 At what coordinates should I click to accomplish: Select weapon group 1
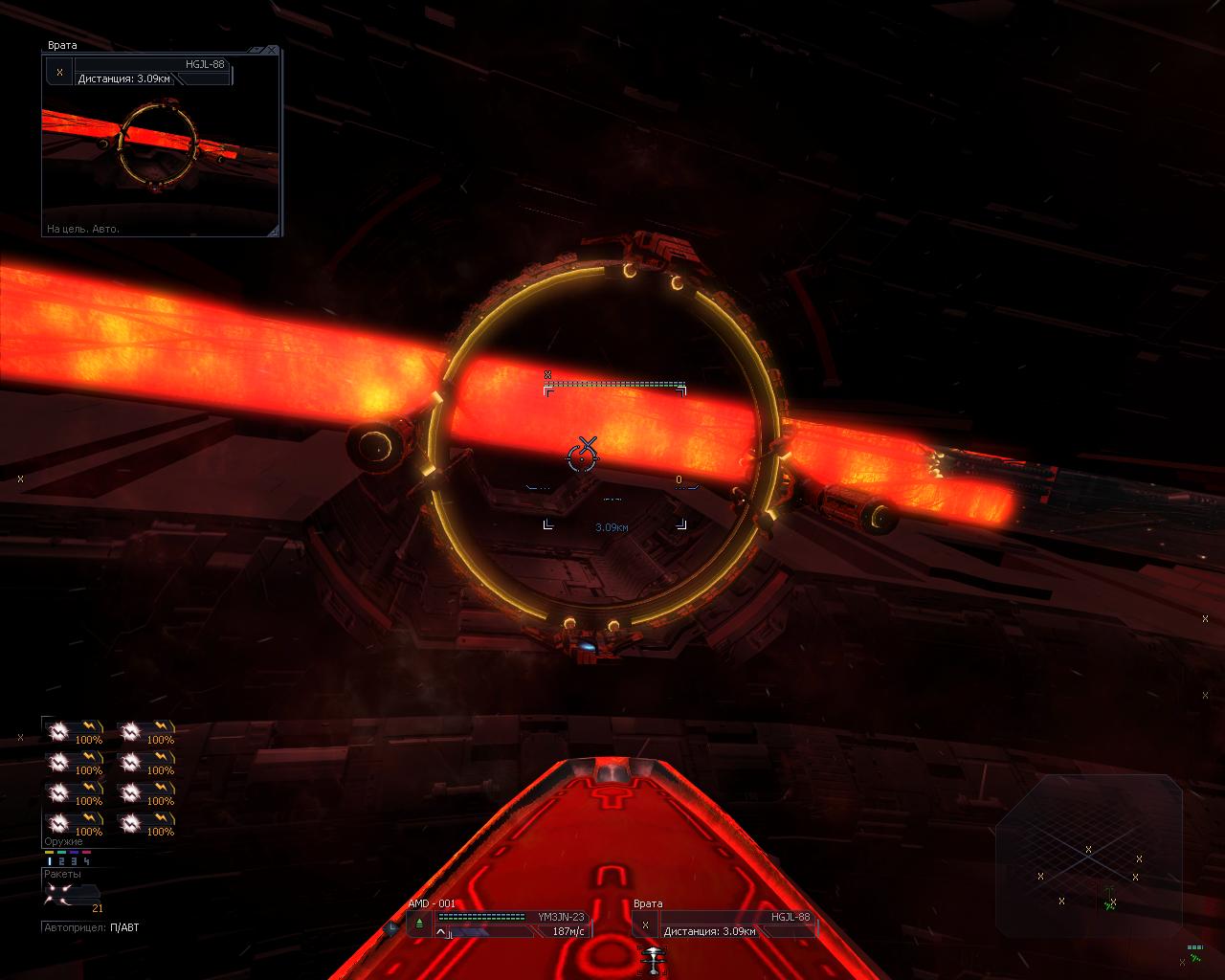point(50,861)
